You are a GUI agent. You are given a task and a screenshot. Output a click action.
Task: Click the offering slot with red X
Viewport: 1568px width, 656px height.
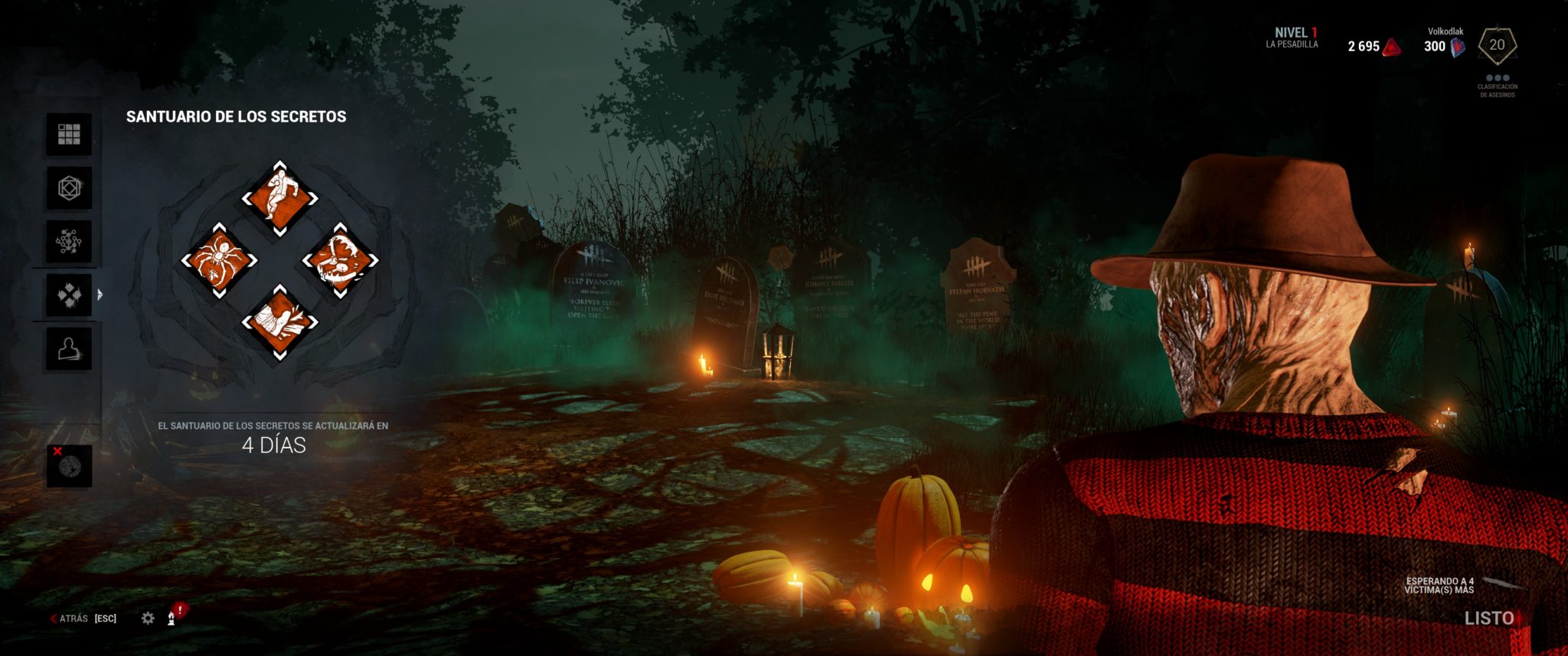pos(69,465)
